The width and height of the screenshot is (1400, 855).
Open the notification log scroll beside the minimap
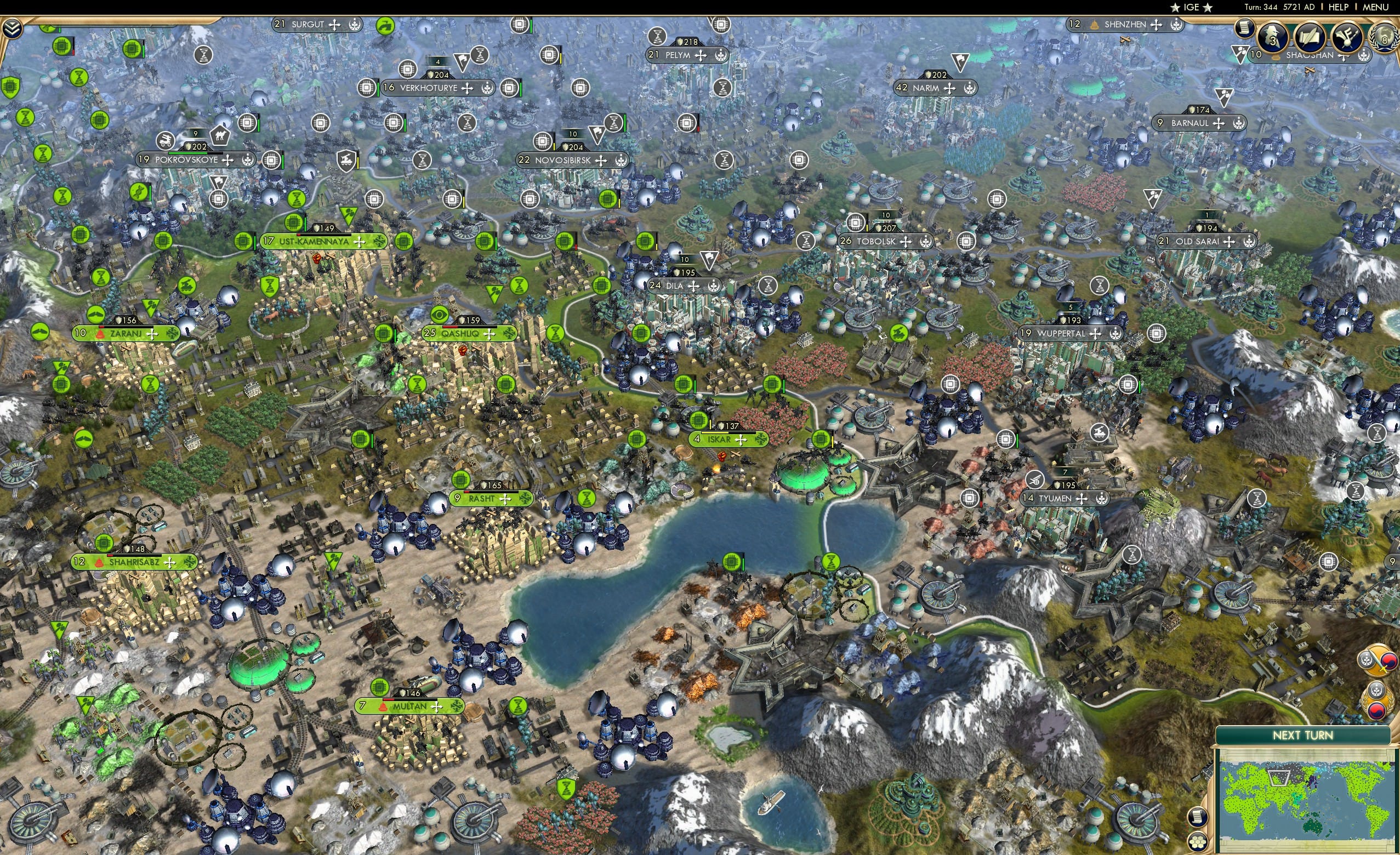coord(1198,817)
